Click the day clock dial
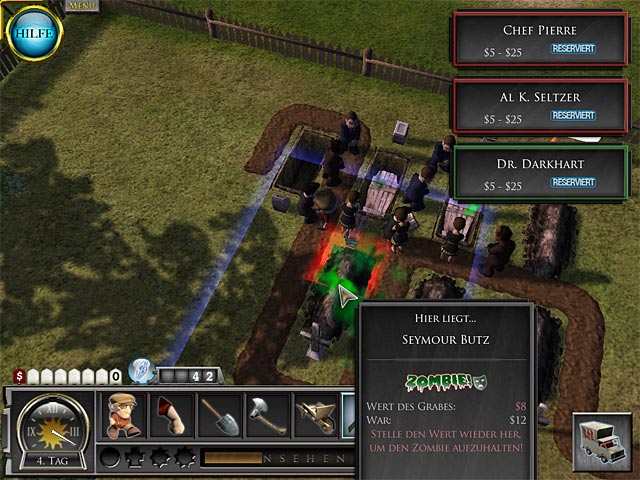640x480 pixels. click(x=50, y=428)
